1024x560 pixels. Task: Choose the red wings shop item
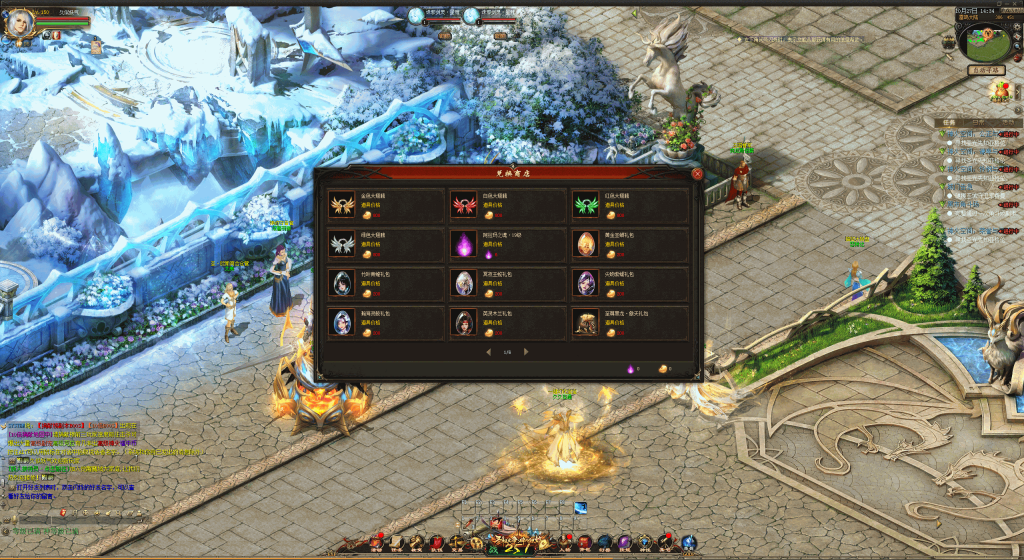coord(464,205)
